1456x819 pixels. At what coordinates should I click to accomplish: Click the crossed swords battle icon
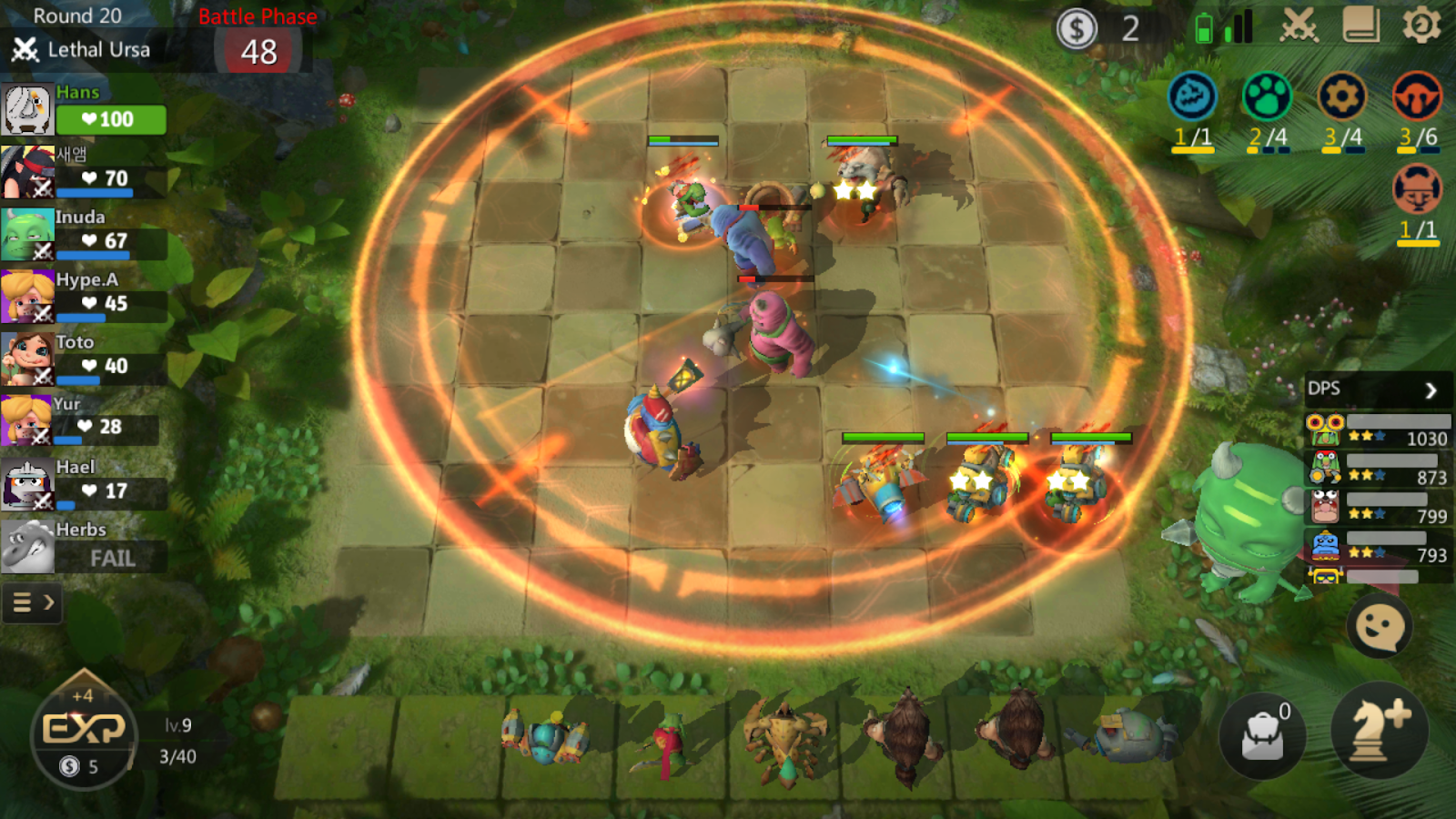[x=1300, y=27]
